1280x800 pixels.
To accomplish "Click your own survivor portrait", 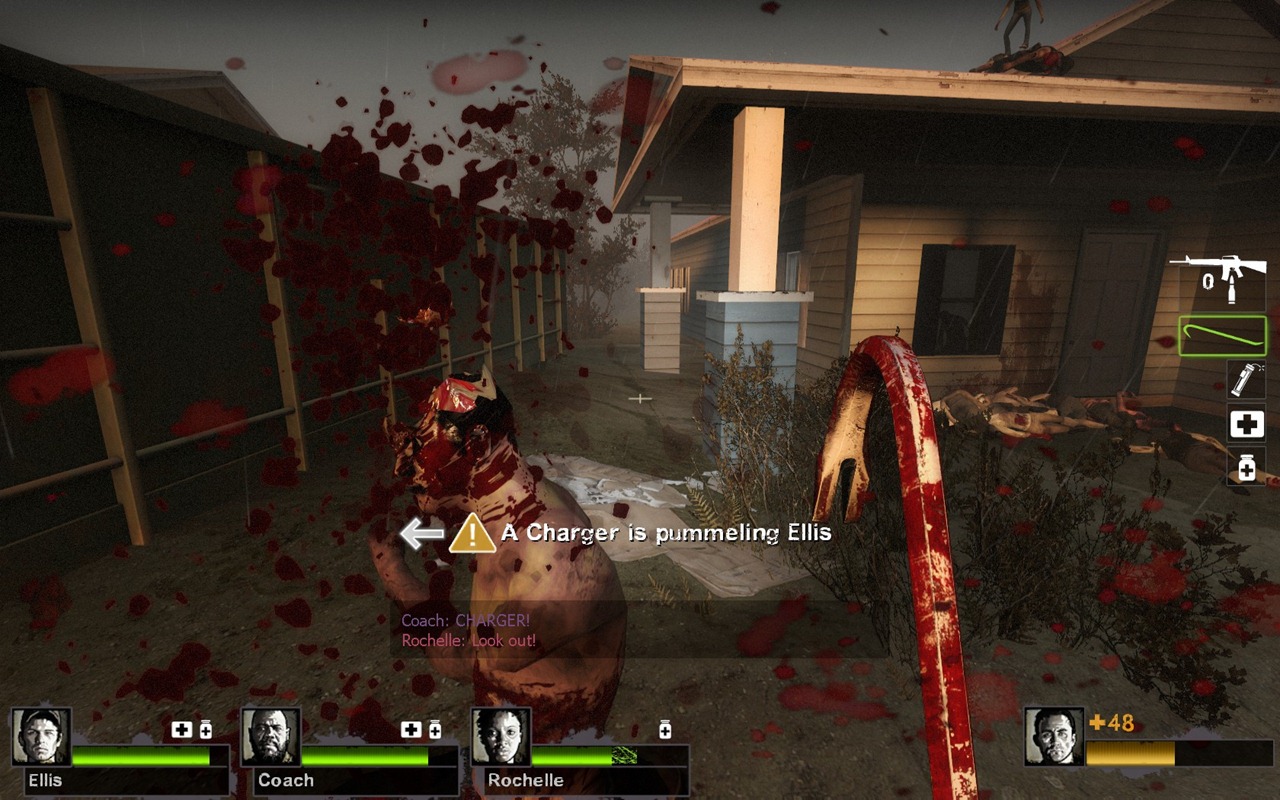I will tap(1054, 737).
